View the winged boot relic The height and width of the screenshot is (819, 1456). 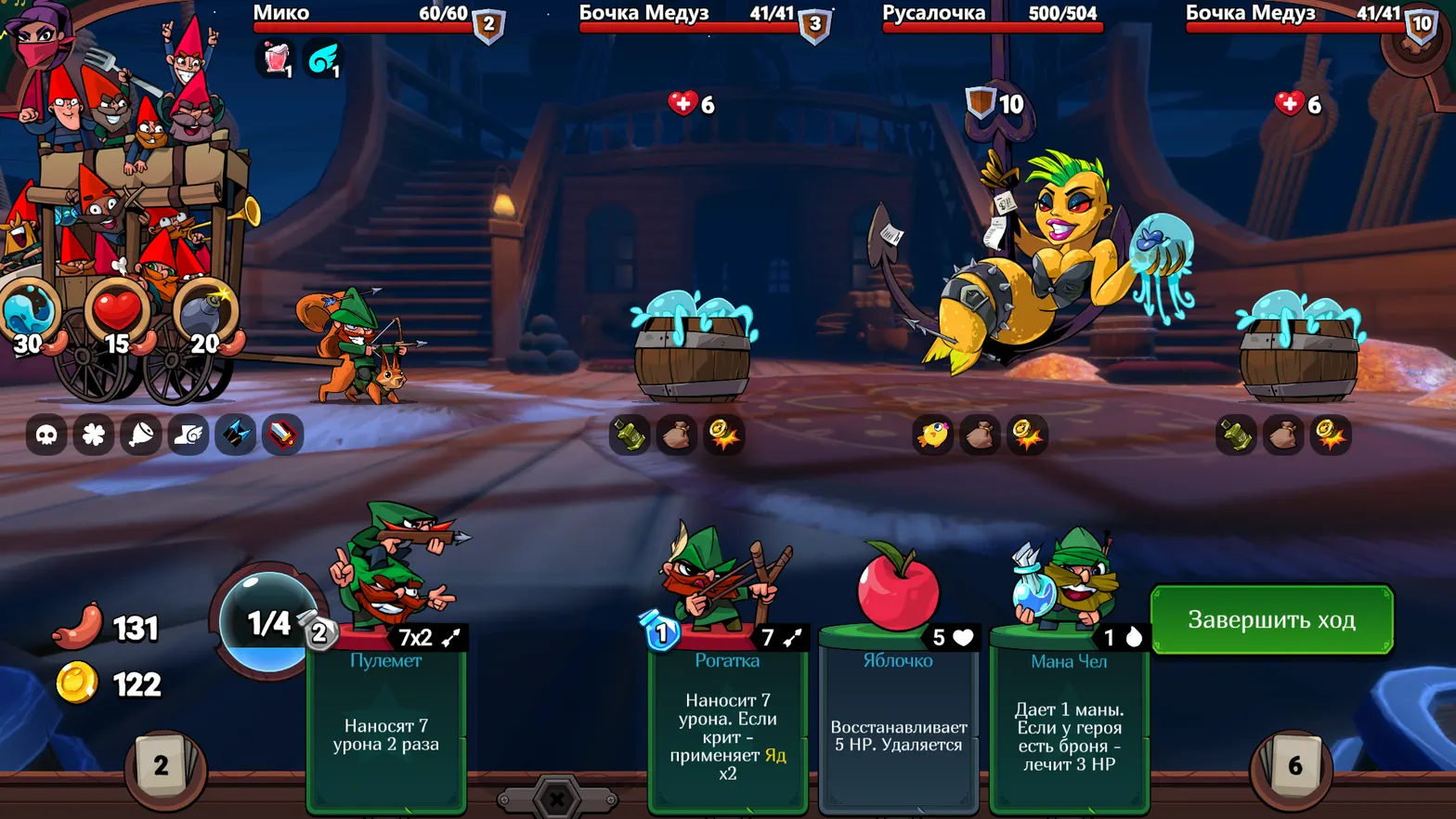pyautogui.click(x=188, y=435)
